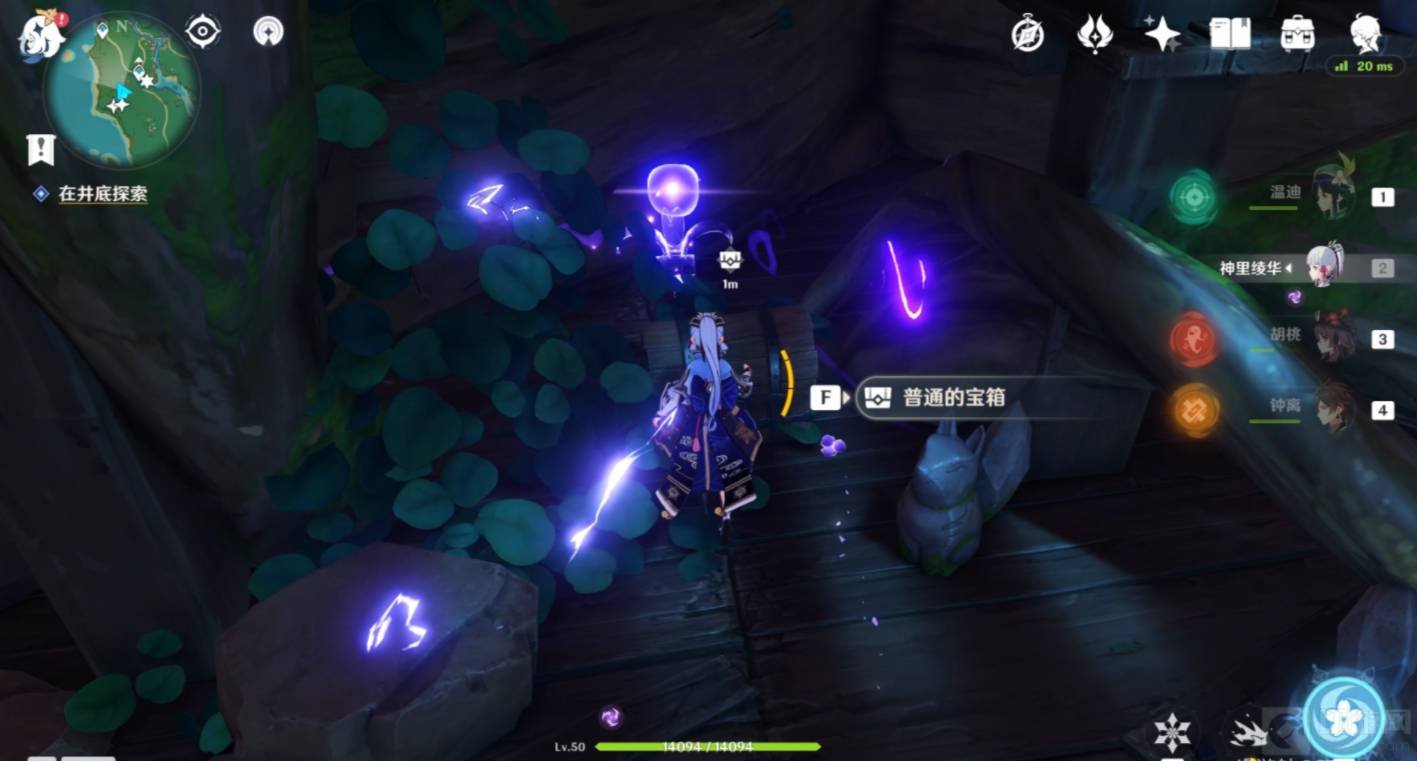This screenshot has height=761, width=1417.
Task: Open the events flame-emblem icon
Action: click(1095, 35)
